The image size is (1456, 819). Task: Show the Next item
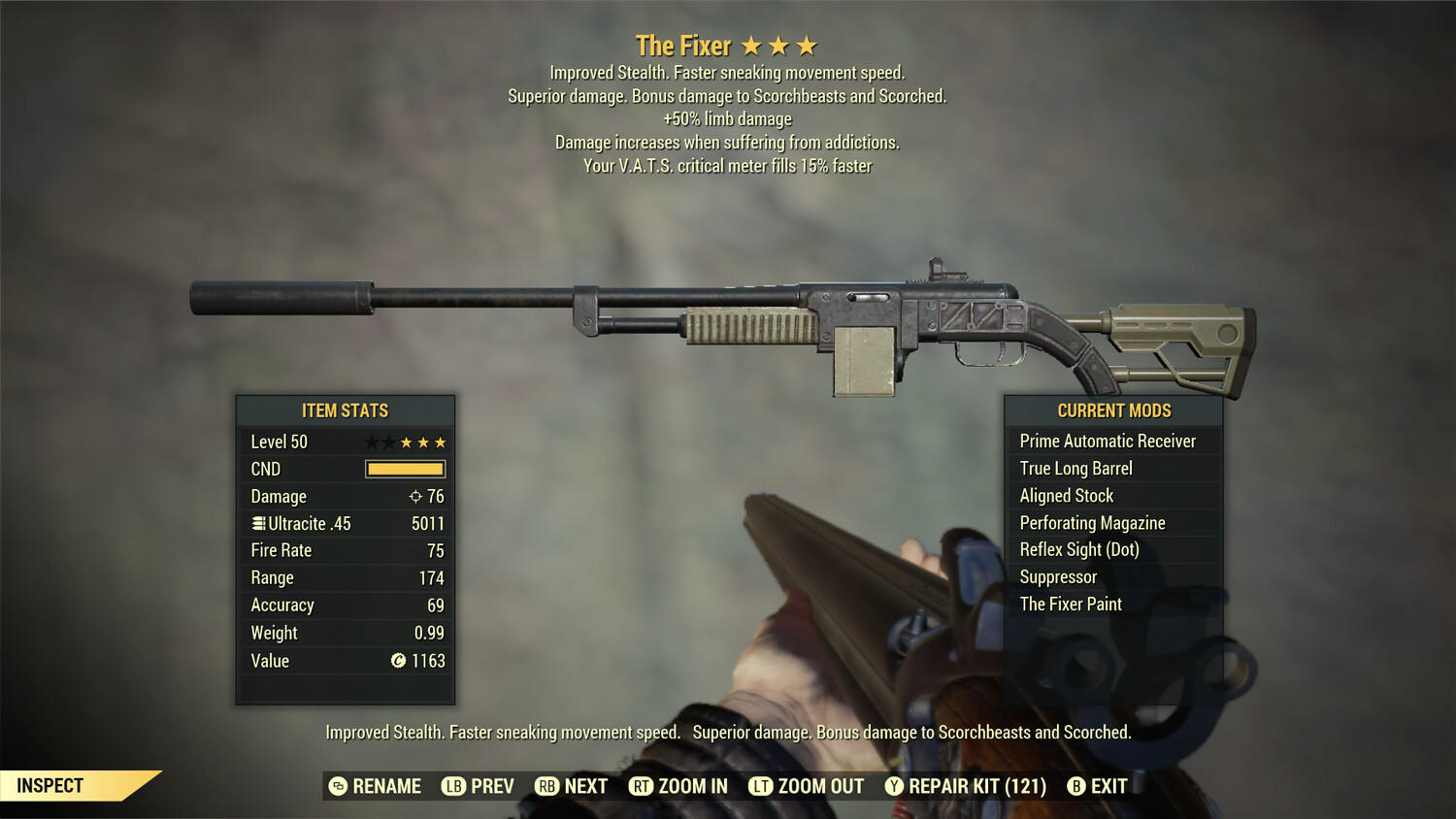[x=572, y=786]
